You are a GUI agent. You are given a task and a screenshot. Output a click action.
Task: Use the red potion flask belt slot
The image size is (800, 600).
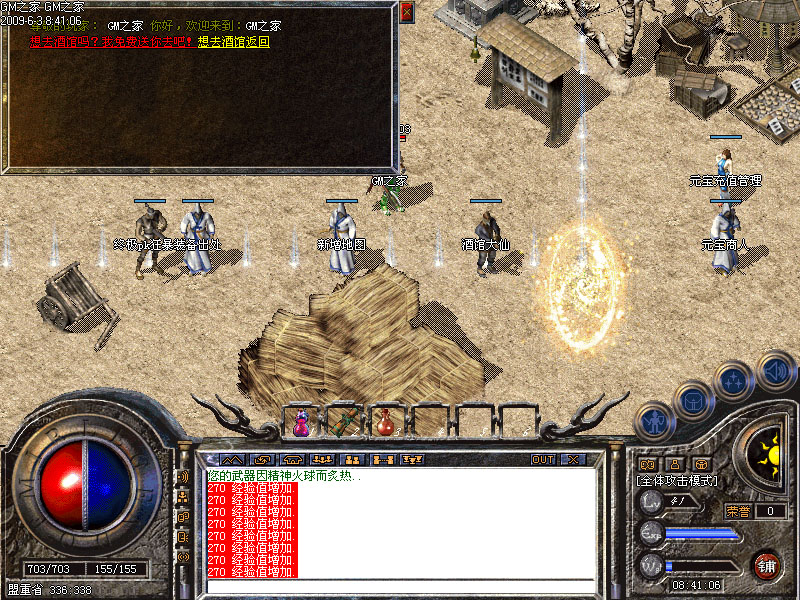click(385, 422)
